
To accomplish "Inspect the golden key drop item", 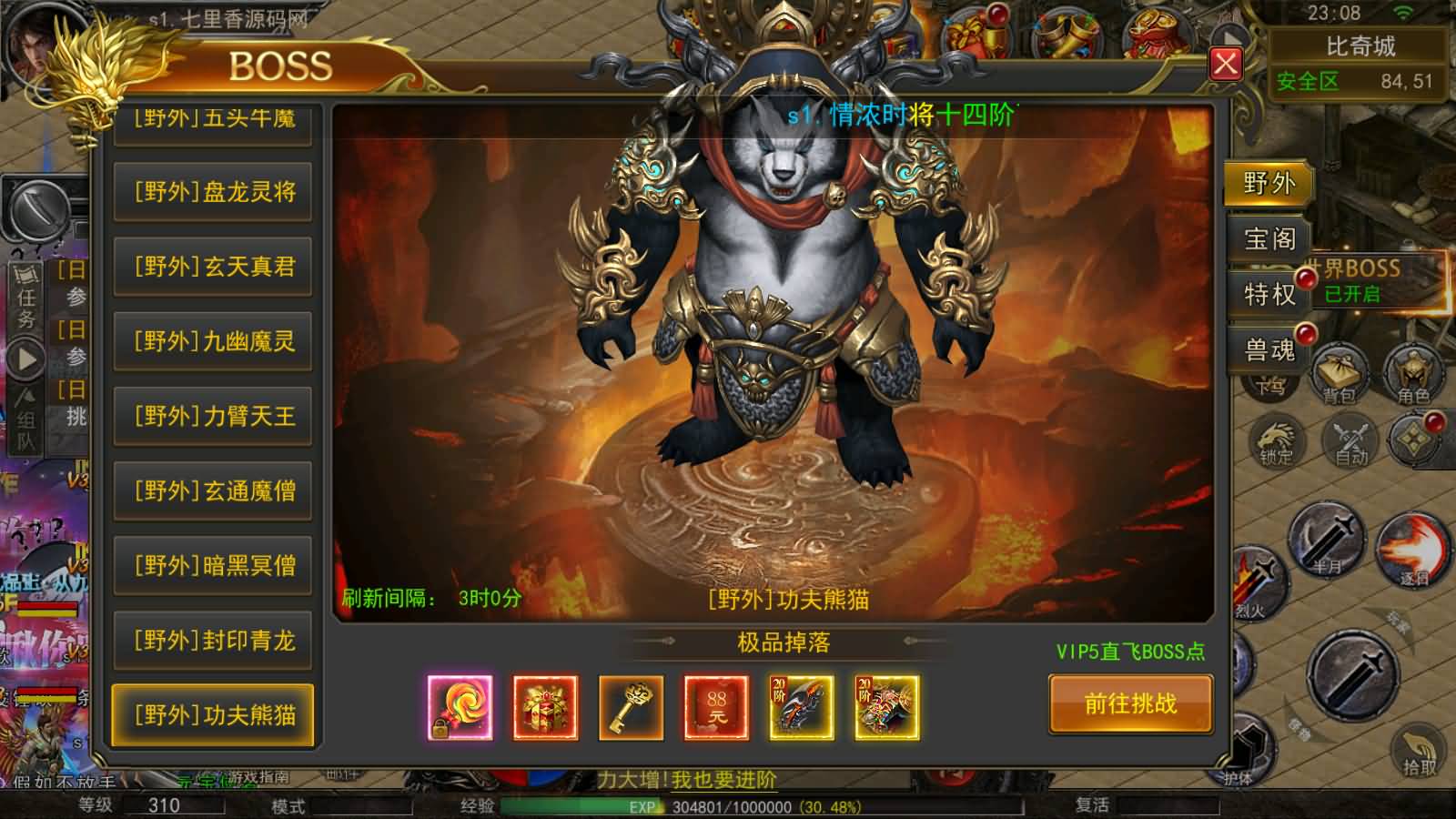I will [631, 707].
